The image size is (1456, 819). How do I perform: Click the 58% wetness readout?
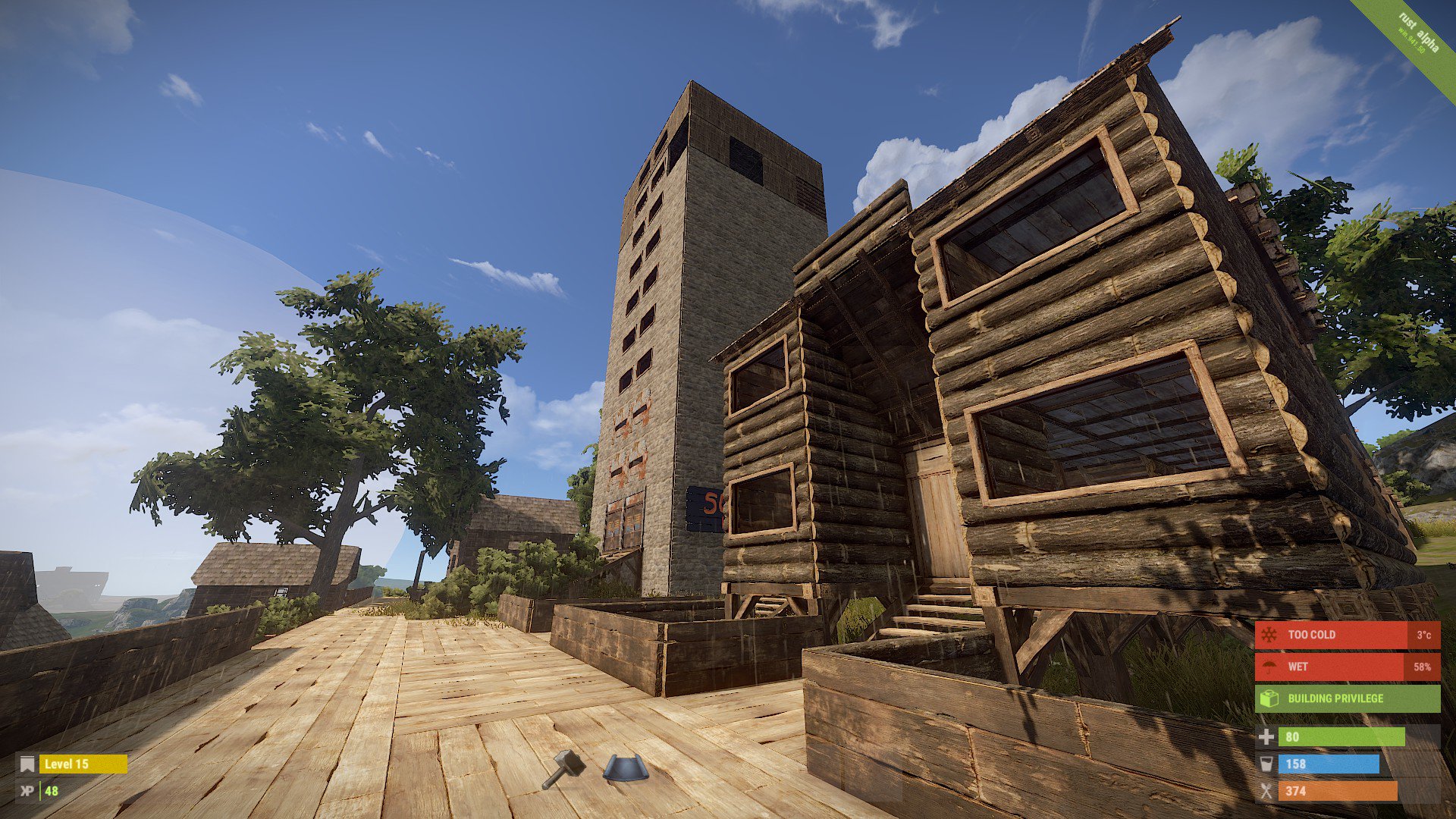tap(1423, 667)
